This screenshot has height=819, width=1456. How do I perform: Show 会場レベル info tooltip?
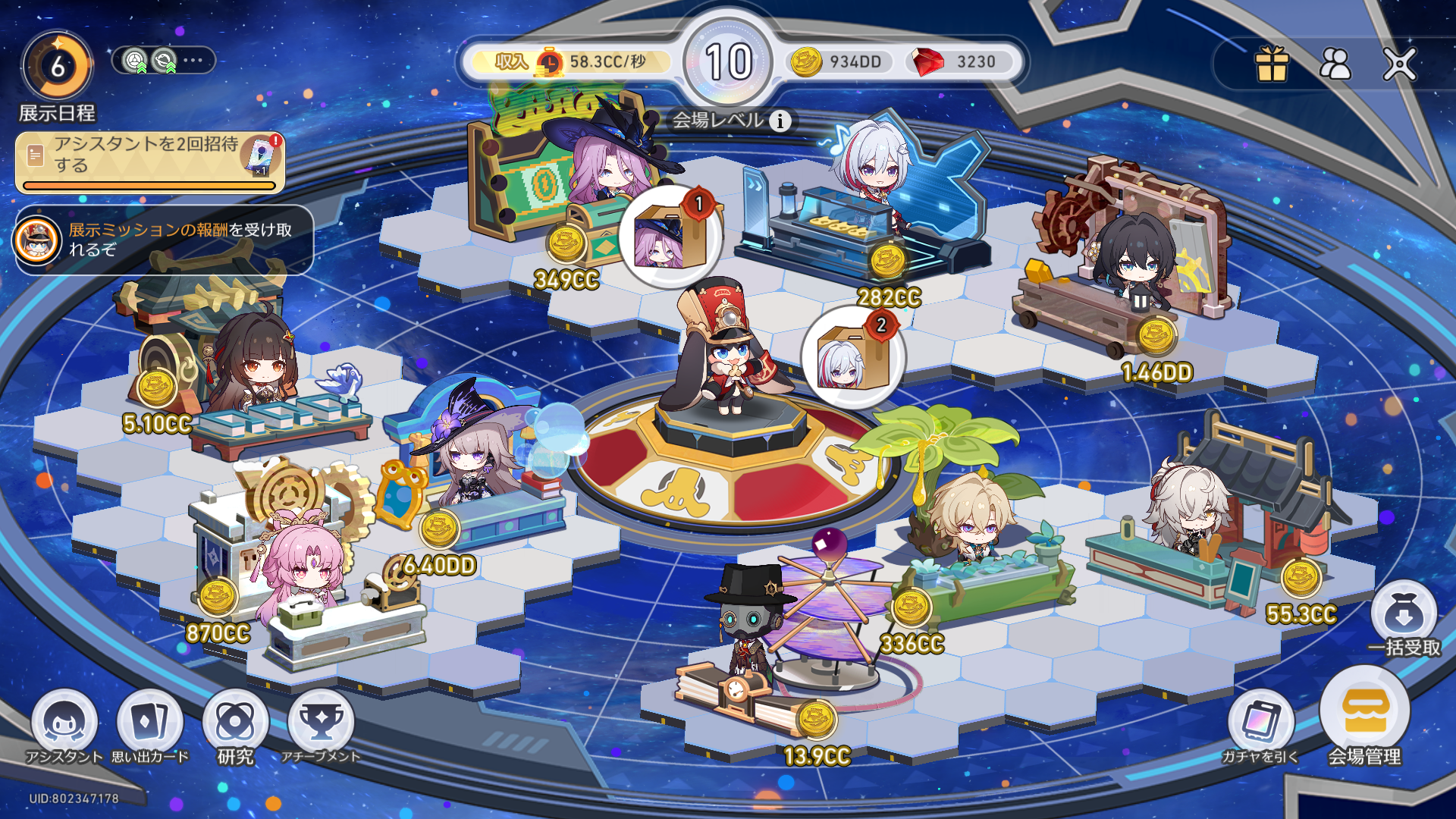[x=780, y=121]
